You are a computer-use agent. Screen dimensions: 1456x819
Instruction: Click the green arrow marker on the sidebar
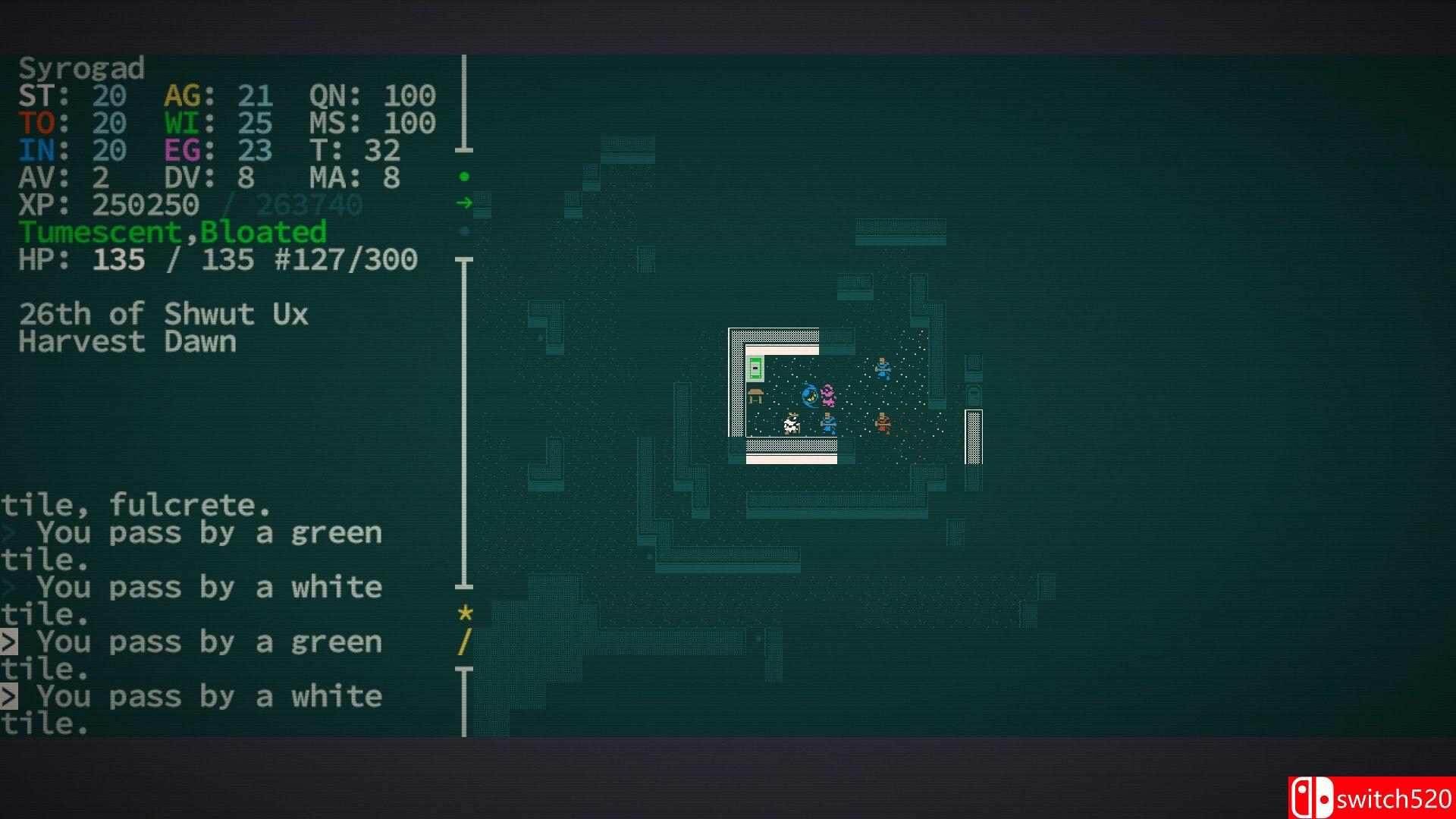click(x=466, y=202)
